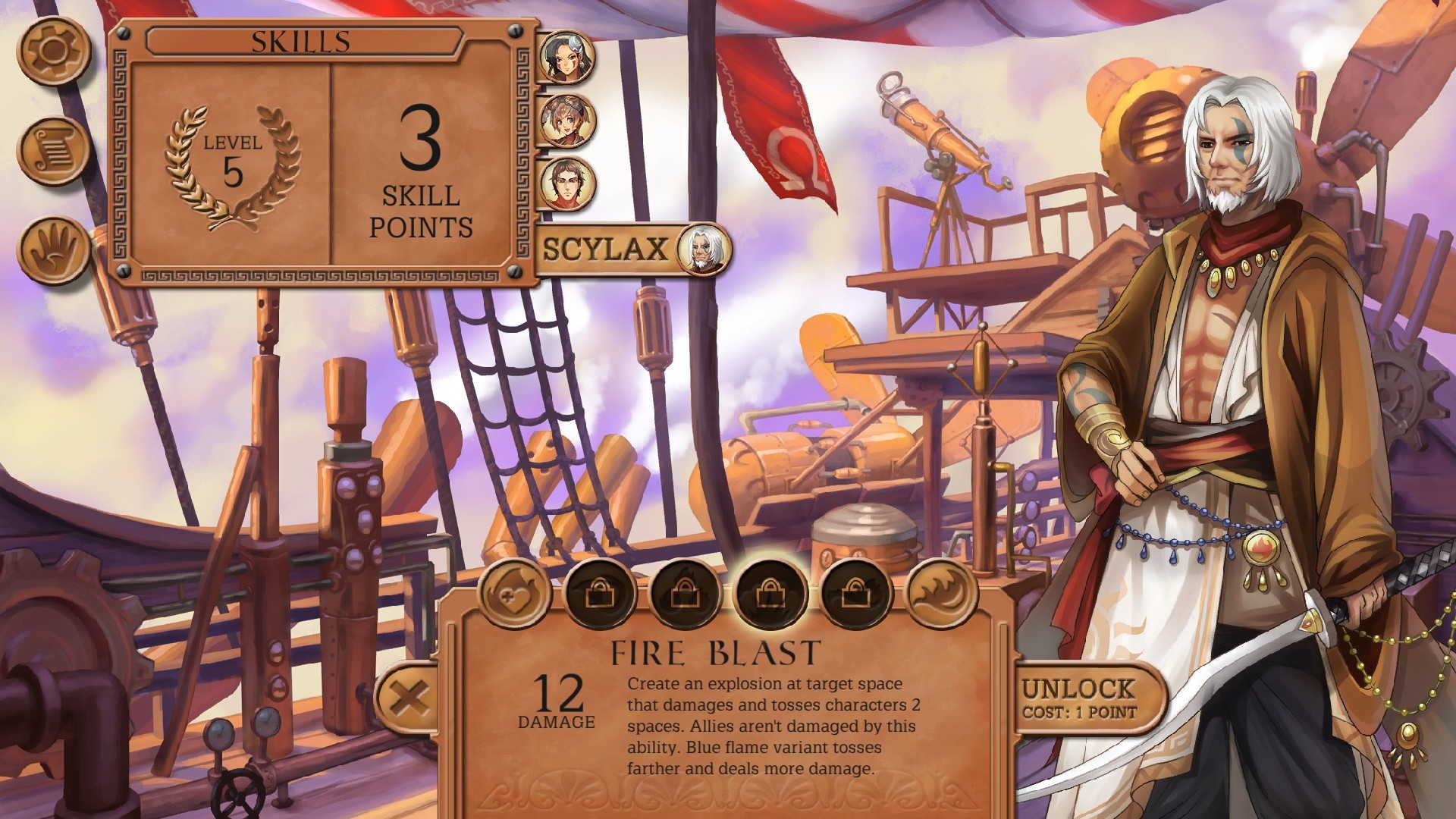Select the goggles-wearing girl's portrait tab
Image resolution: width=1456 pixels, height=819 pixels.
click(x=566, y=121)
